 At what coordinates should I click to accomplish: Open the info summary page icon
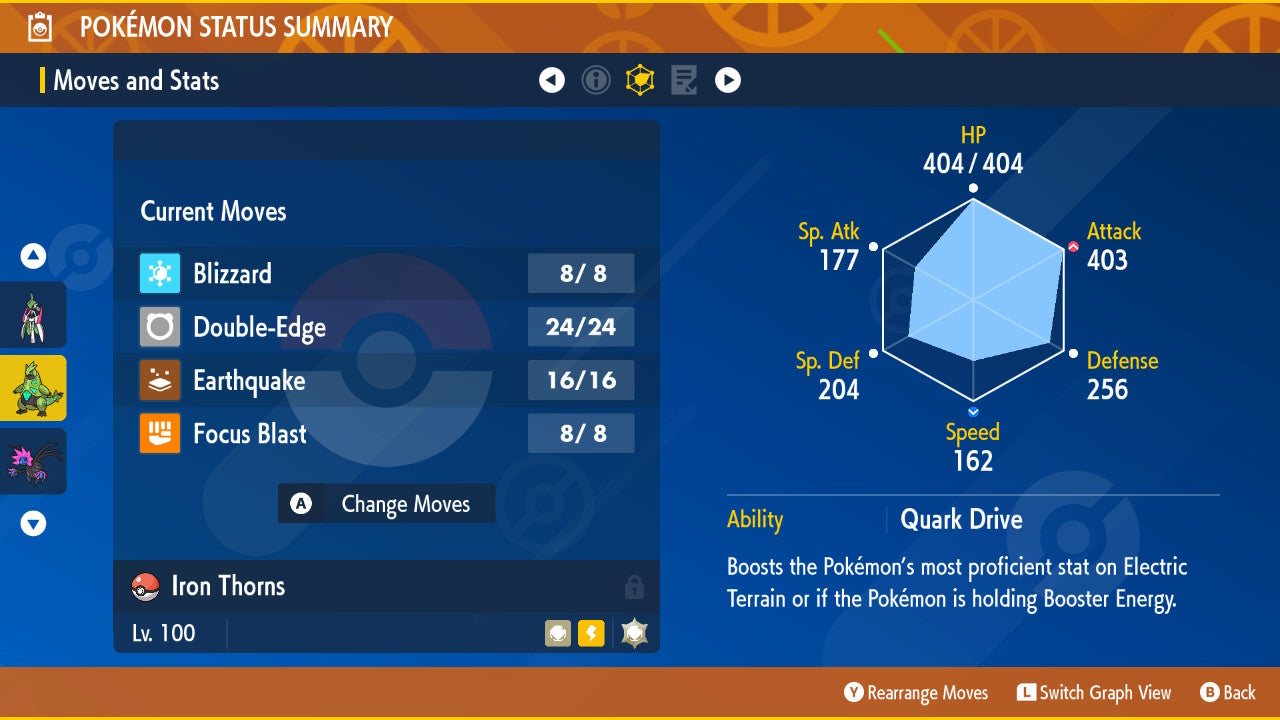596,80
